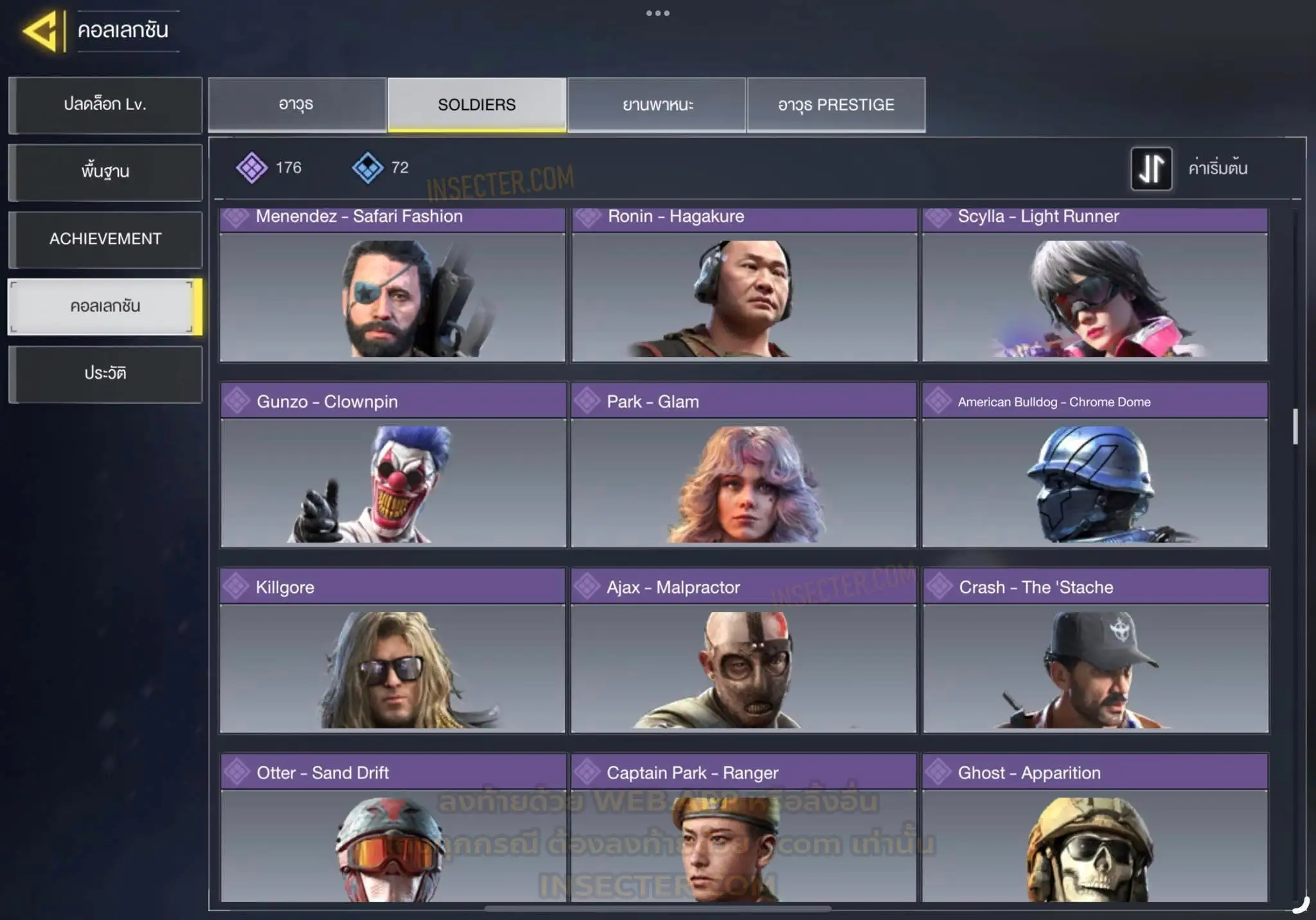Screen dimensions: 1316x920
Task: Select the พื้นฐาน sidebar entry
Action: [105, 172]
